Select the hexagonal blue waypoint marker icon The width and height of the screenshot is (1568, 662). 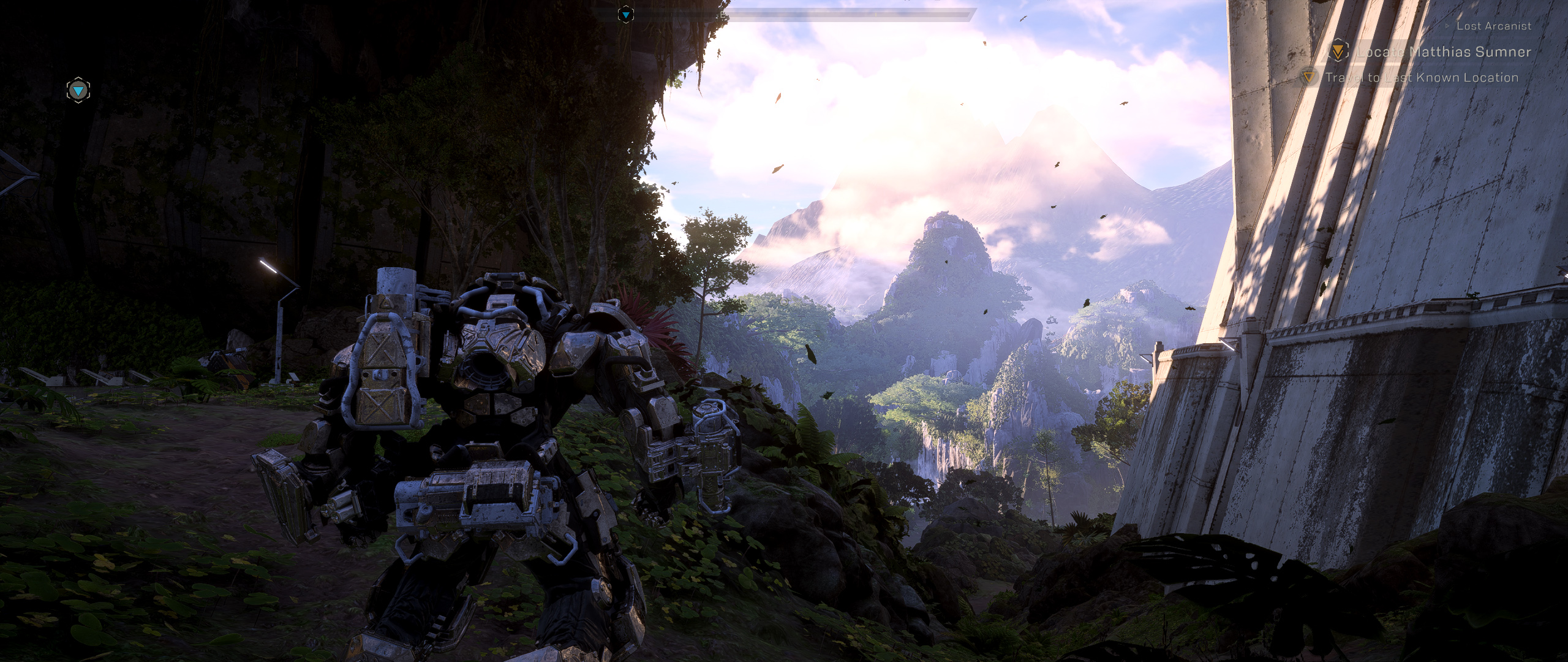78,91
